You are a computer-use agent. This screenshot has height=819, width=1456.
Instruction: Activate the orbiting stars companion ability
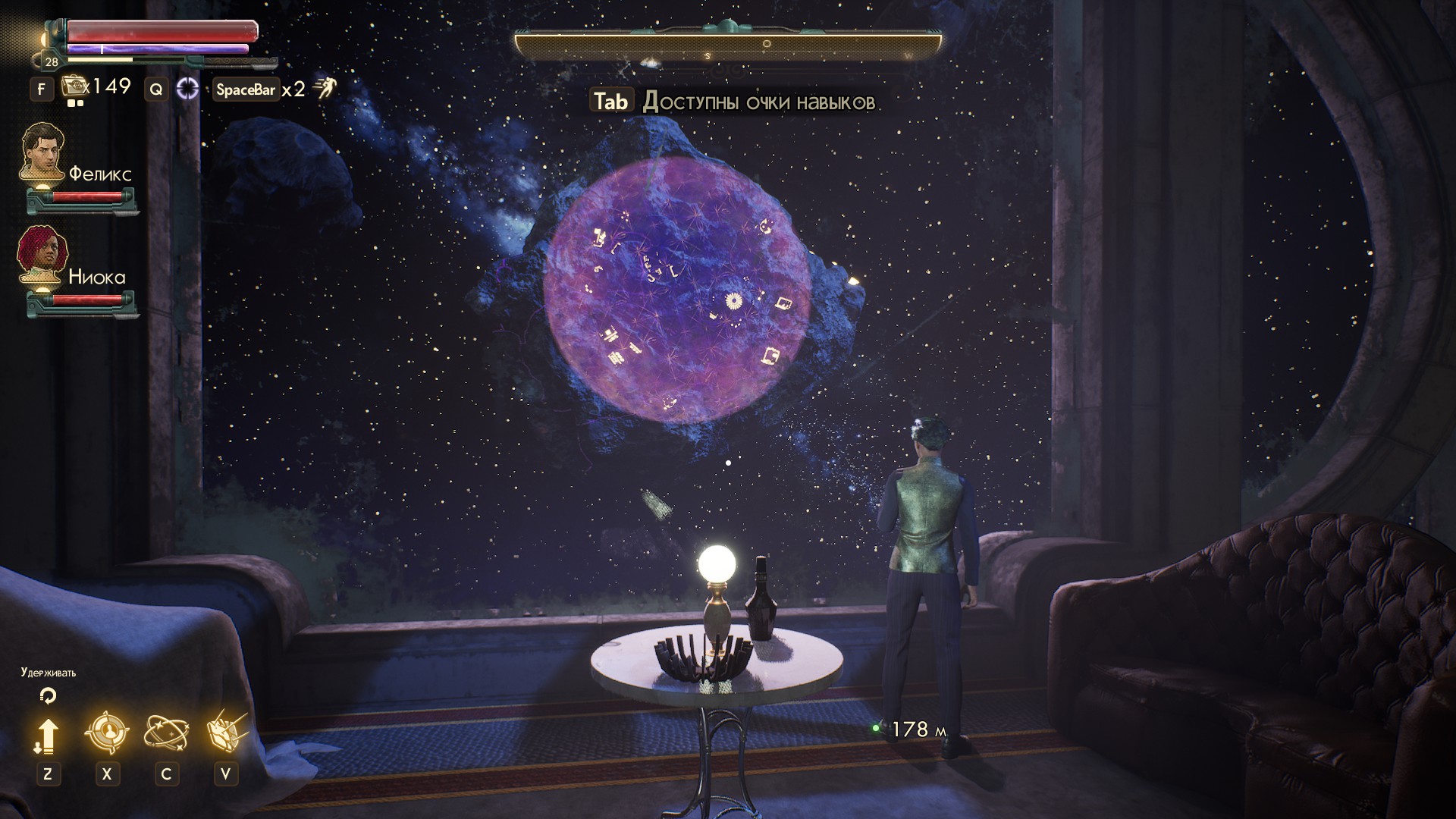(166, 733)
